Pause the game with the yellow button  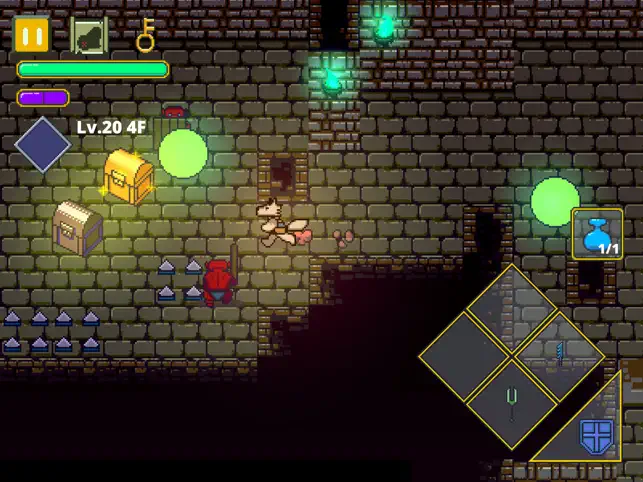[32, 36]
